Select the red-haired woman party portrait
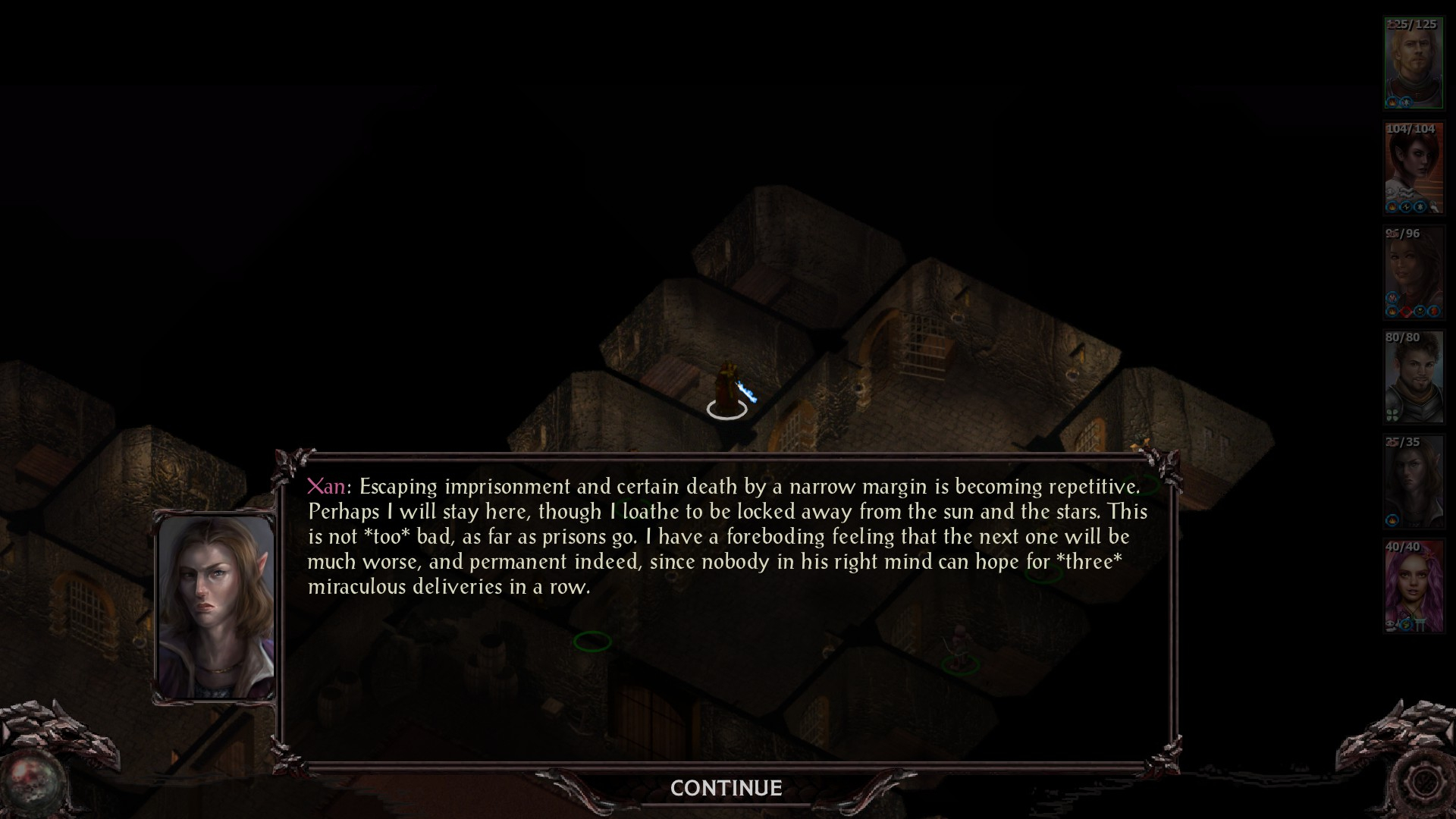 (x=1413, y=168)
